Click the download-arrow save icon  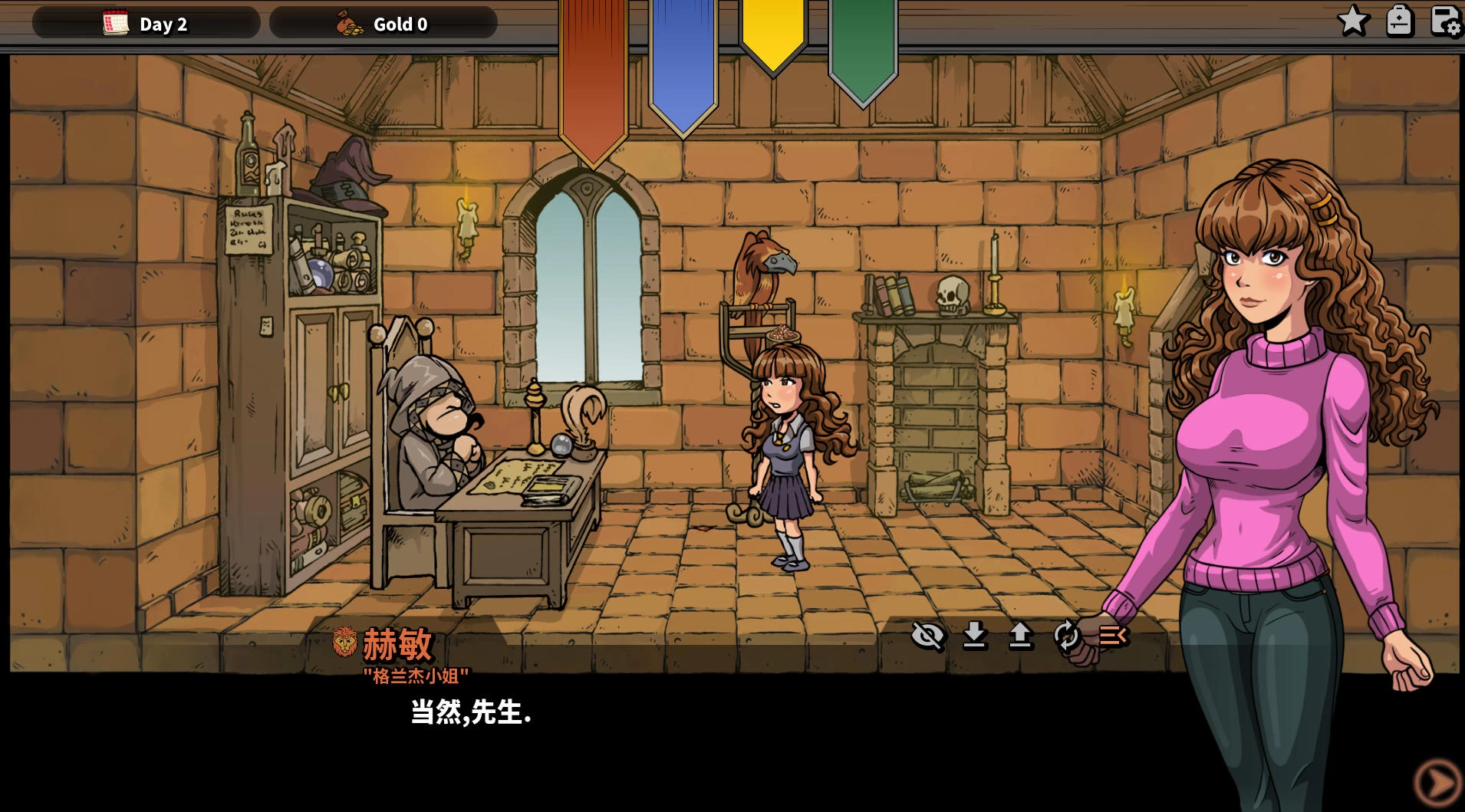974,636
